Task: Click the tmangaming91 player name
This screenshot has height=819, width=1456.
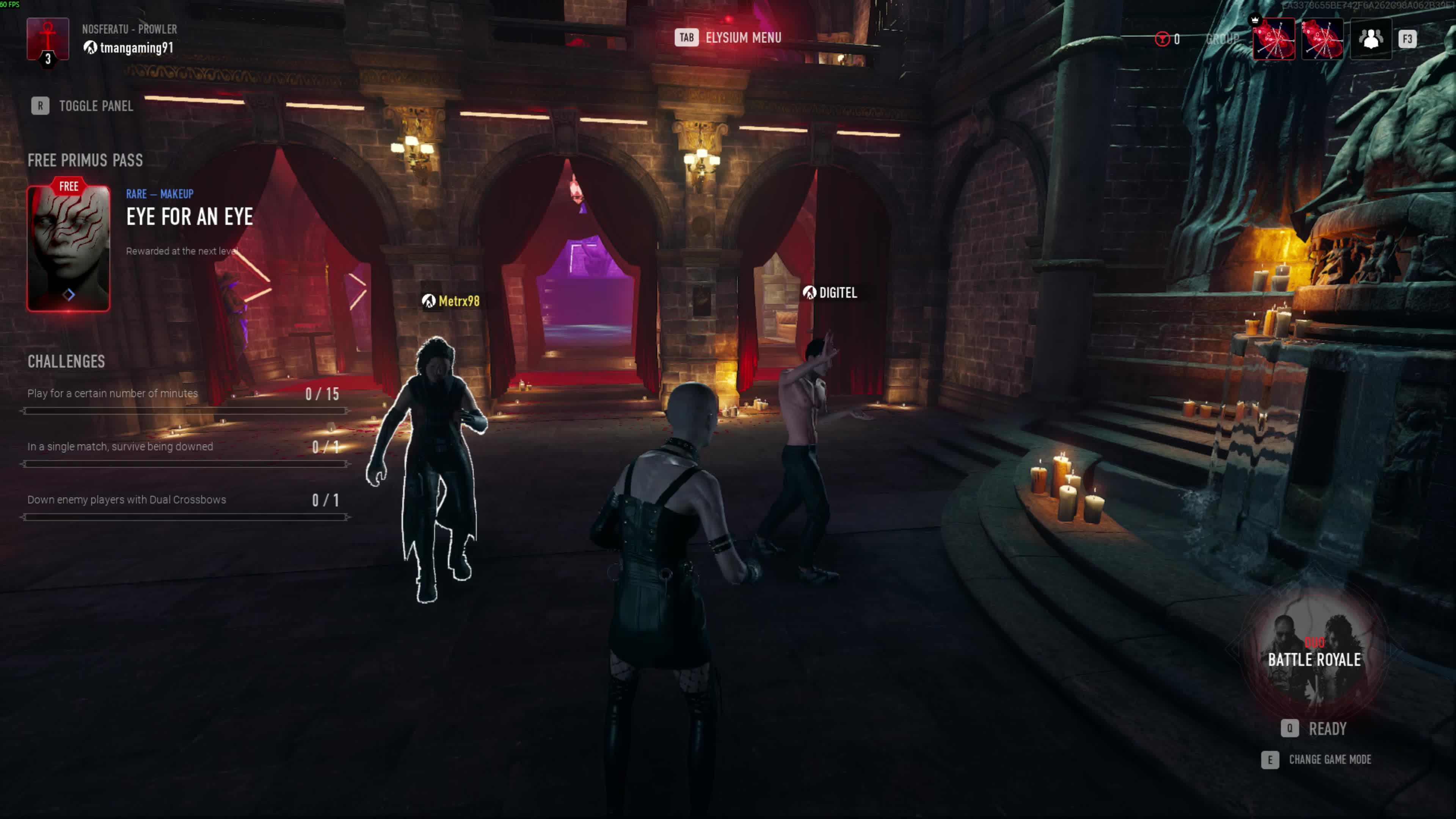Action: coord(136,48)
